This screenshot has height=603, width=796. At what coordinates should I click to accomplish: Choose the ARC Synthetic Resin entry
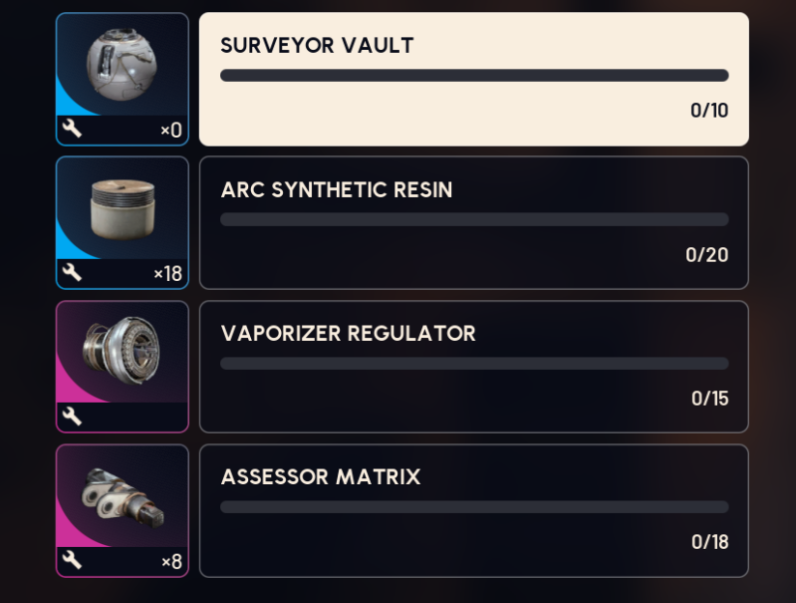(x=473, y=222)
